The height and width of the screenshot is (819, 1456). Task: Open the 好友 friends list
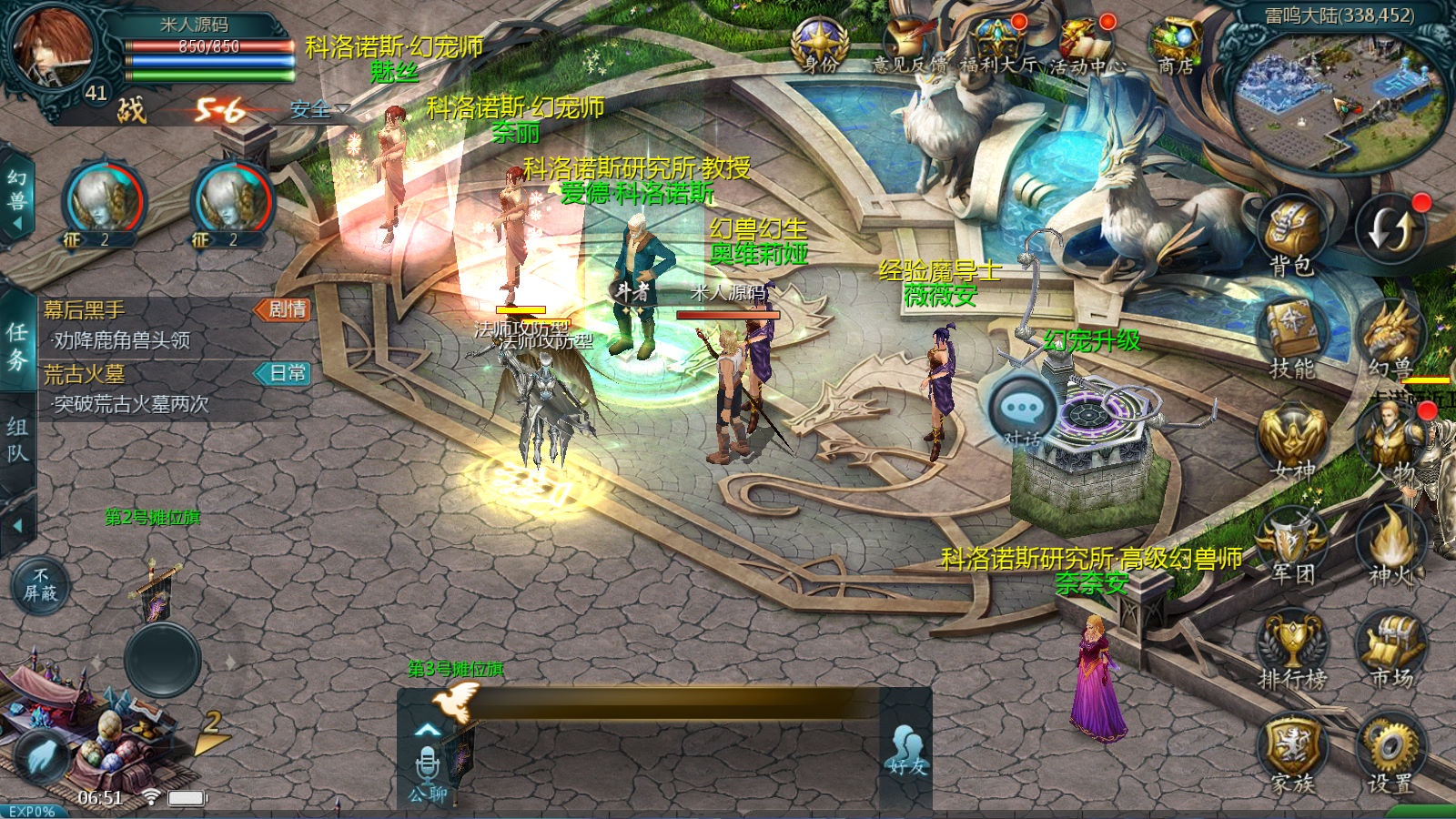click(906, 751)
